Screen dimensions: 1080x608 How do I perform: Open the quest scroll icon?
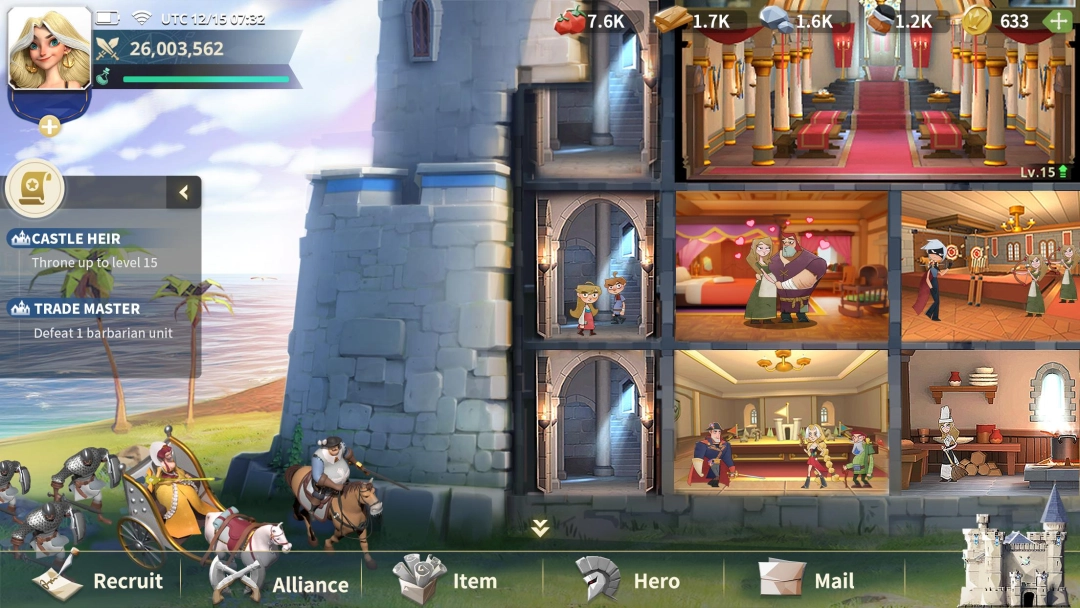pos(35,189)
